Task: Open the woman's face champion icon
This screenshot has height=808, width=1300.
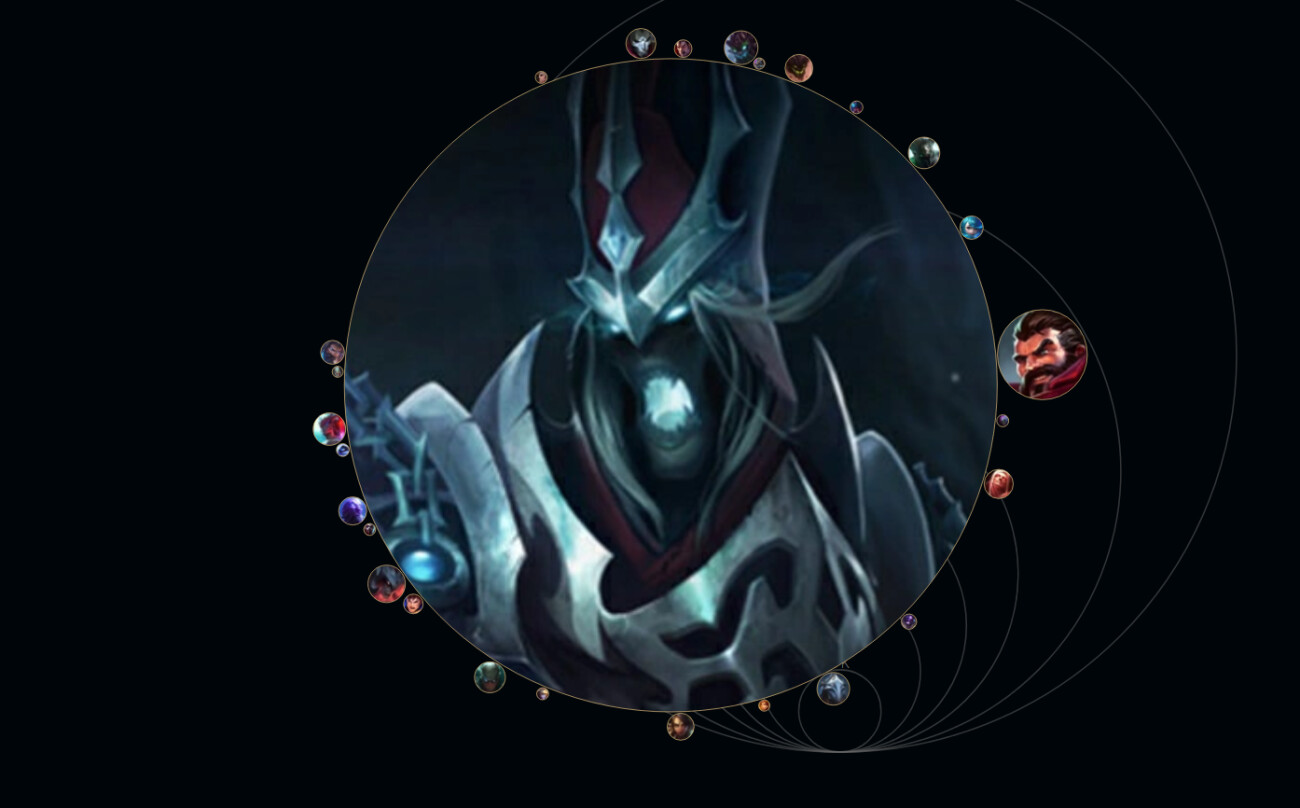Action: tap(680, 727)
